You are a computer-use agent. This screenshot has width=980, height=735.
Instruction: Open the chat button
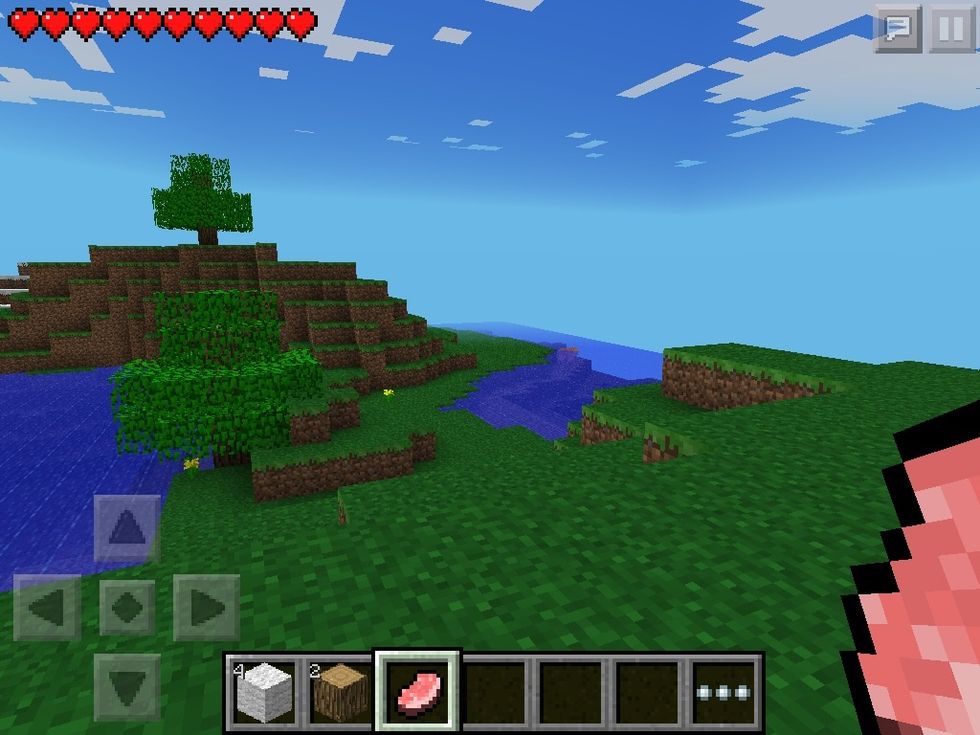[897, 30]
